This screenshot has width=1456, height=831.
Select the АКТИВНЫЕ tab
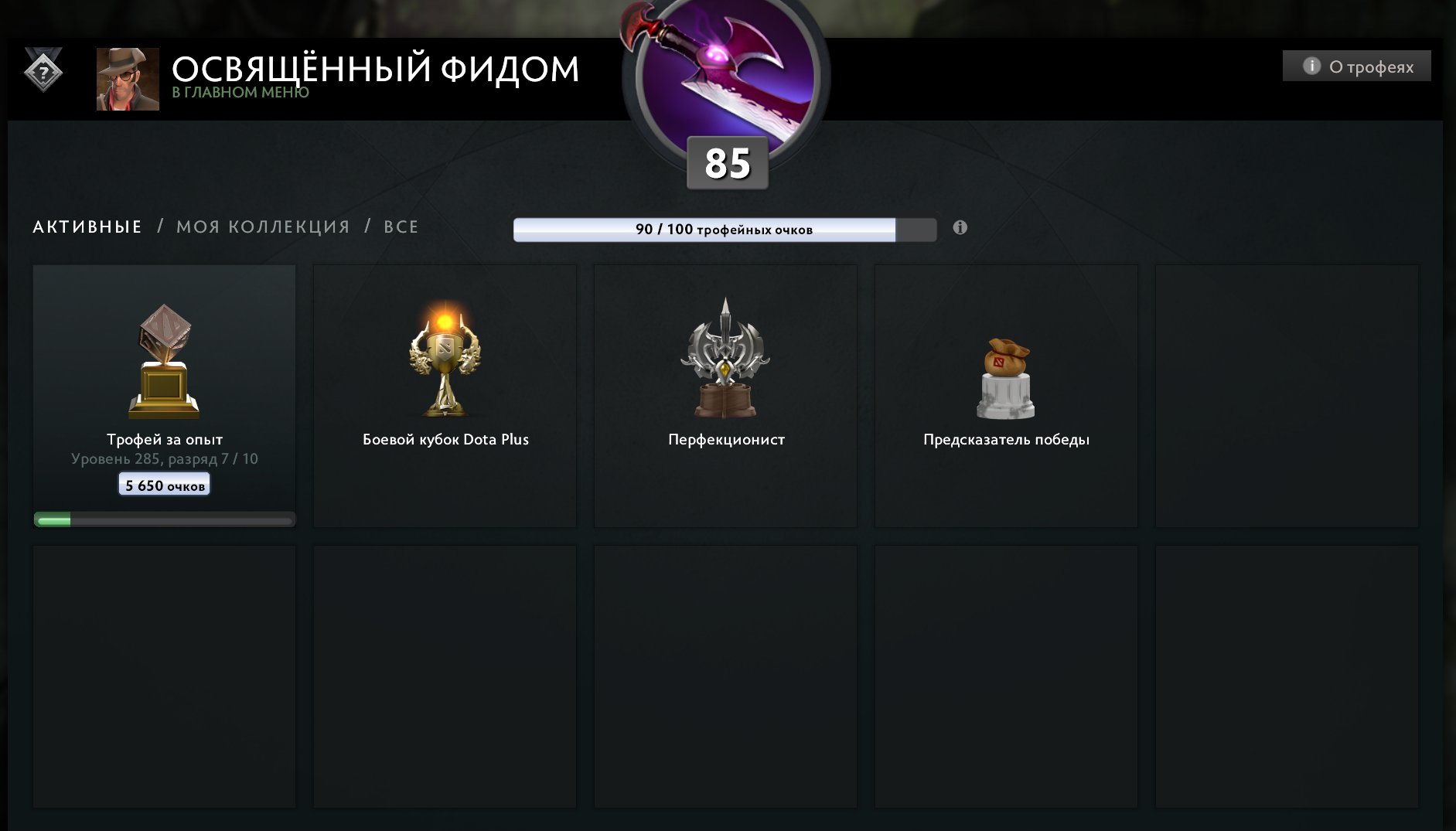click(x=86, y=226)
